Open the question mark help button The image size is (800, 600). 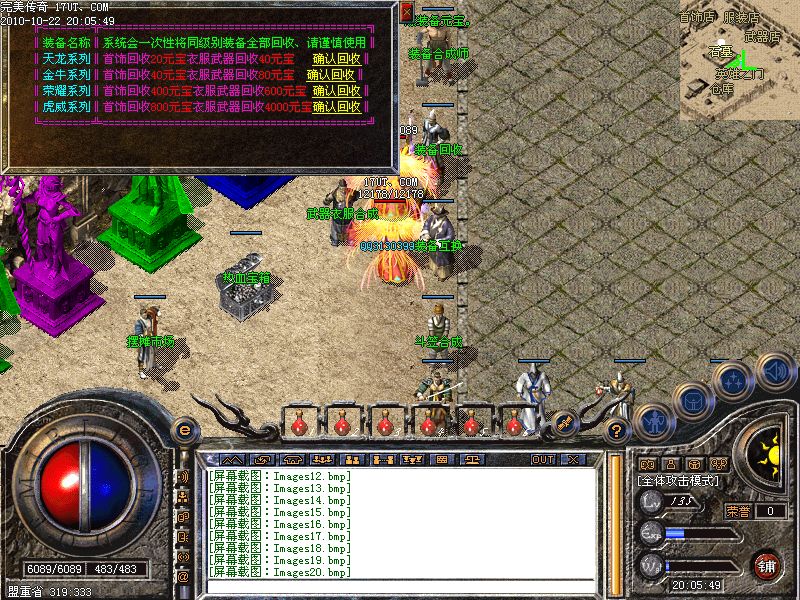point(617,431)
